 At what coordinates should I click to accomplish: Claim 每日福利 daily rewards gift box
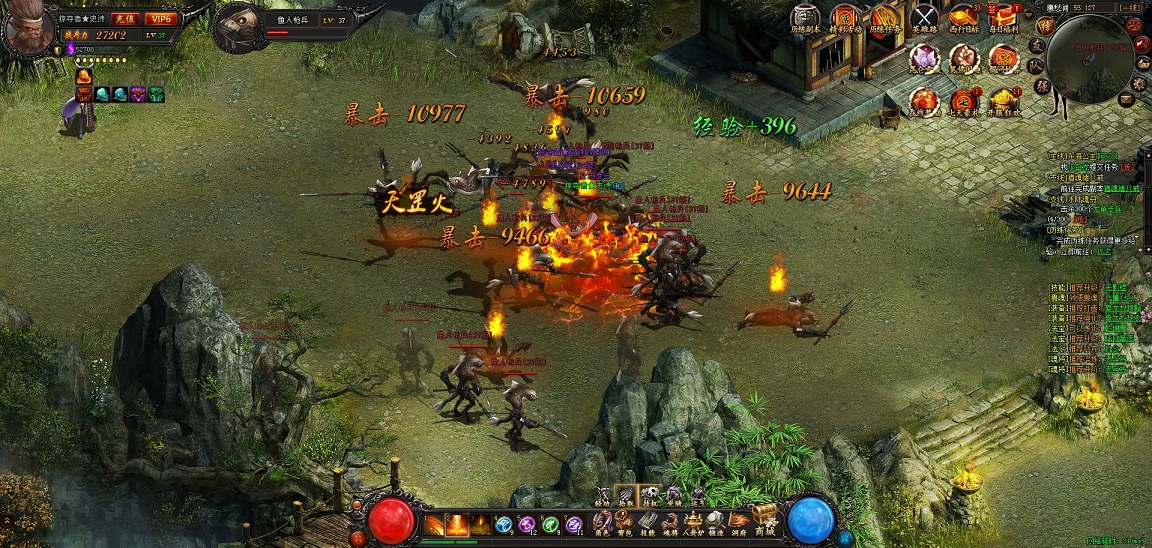coord(1003,17)
